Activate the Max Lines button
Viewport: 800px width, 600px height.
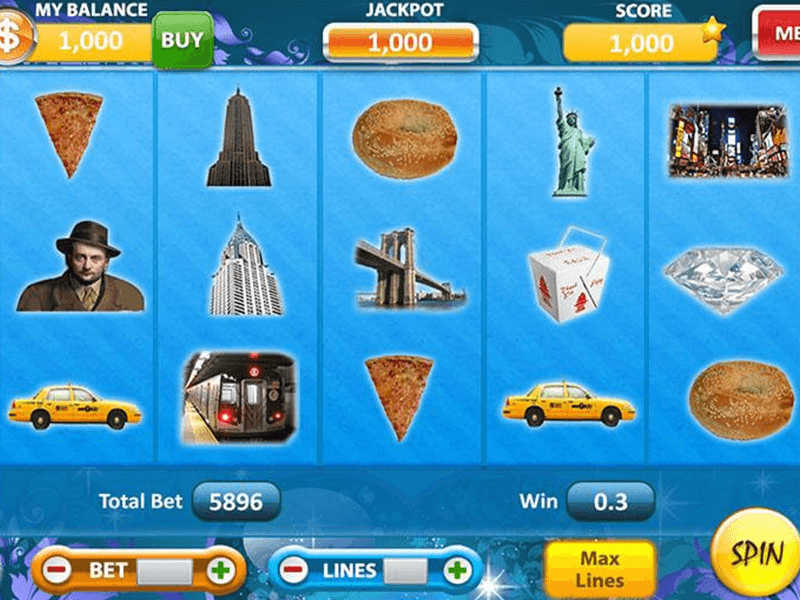[x=599, y=570]
